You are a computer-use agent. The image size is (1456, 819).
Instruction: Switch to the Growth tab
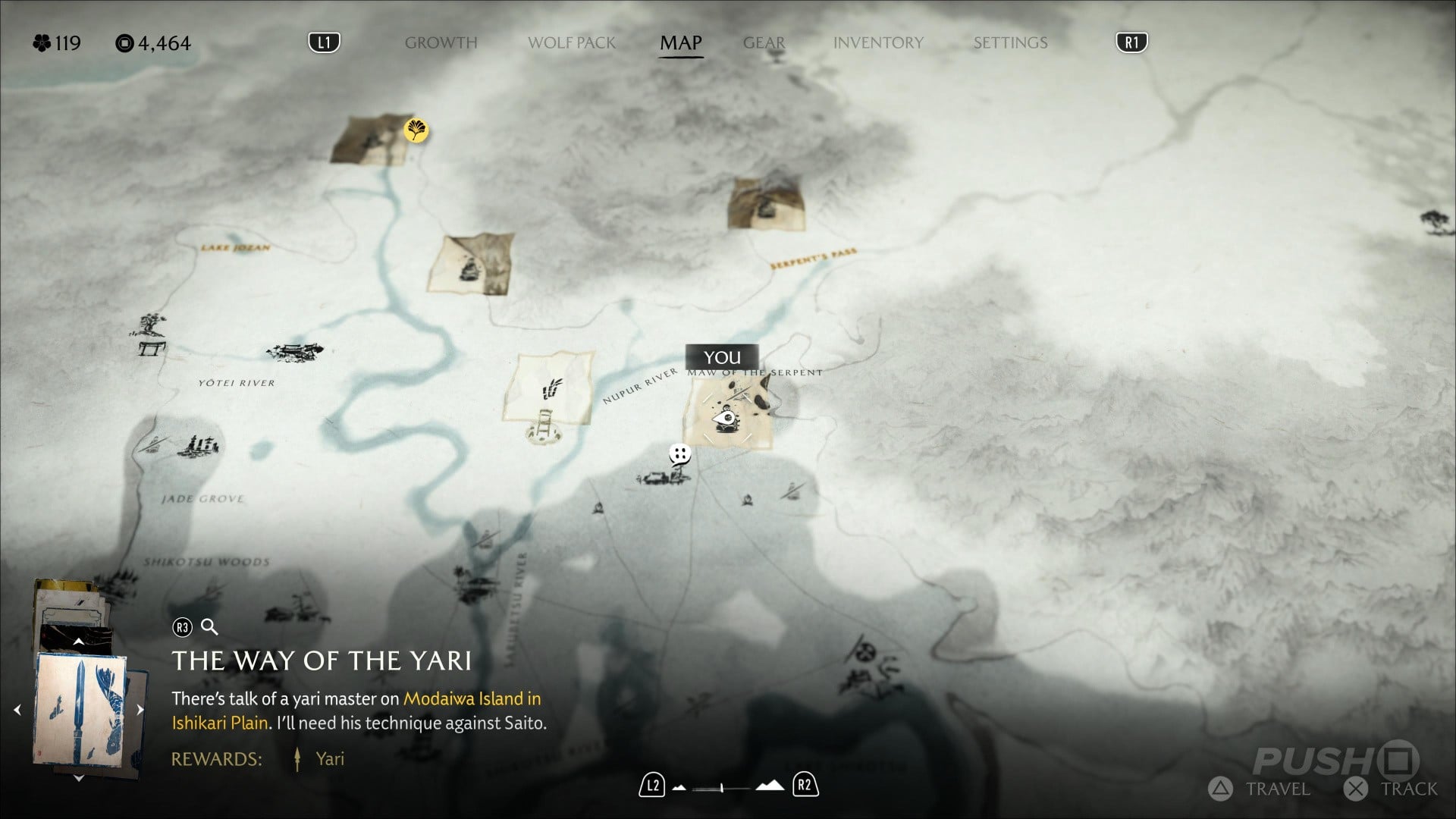coord(441,42)
